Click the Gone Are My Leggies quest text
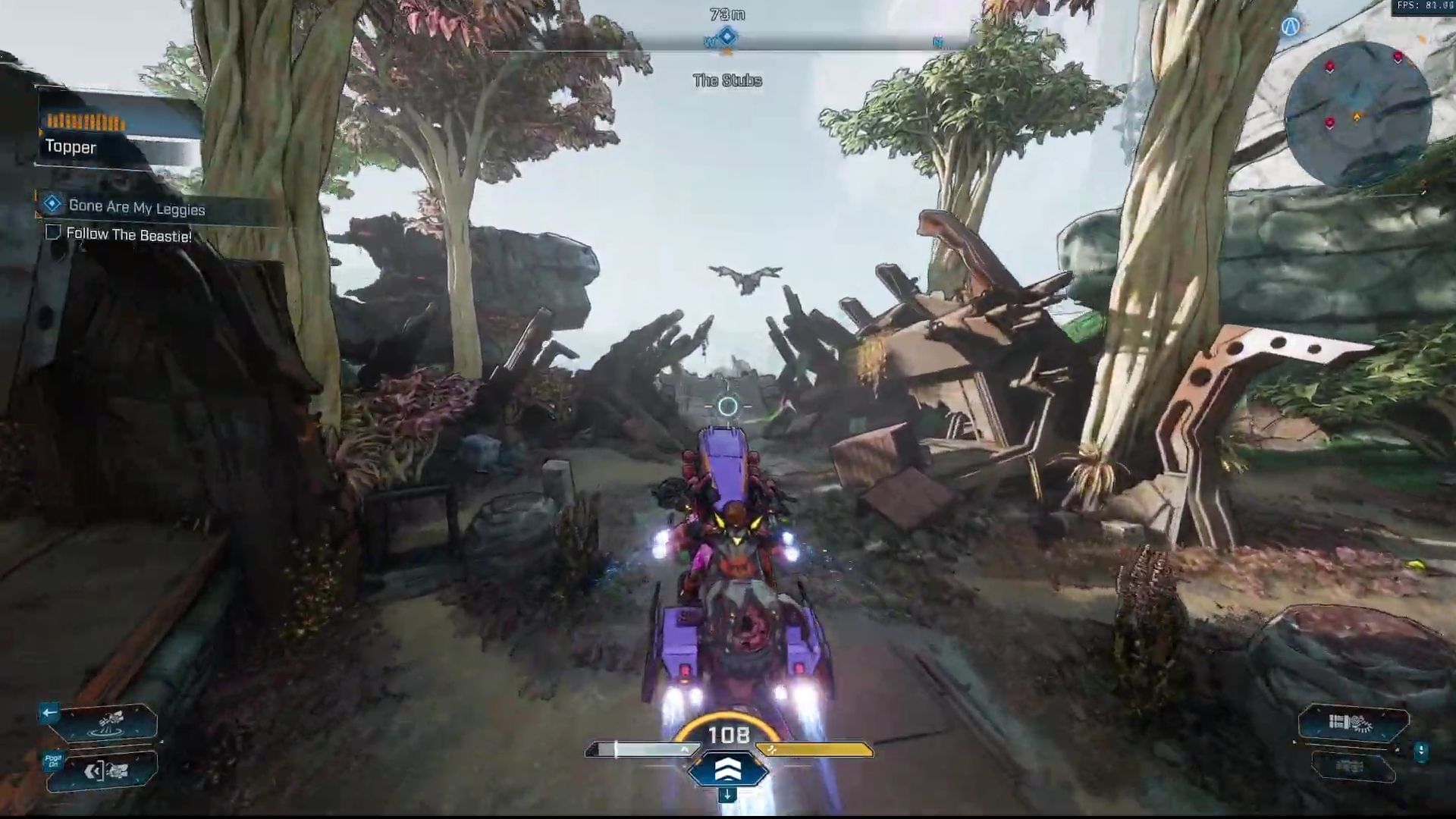The height and width of the screenshot is (819, 1456). click(x=136, y=206)
